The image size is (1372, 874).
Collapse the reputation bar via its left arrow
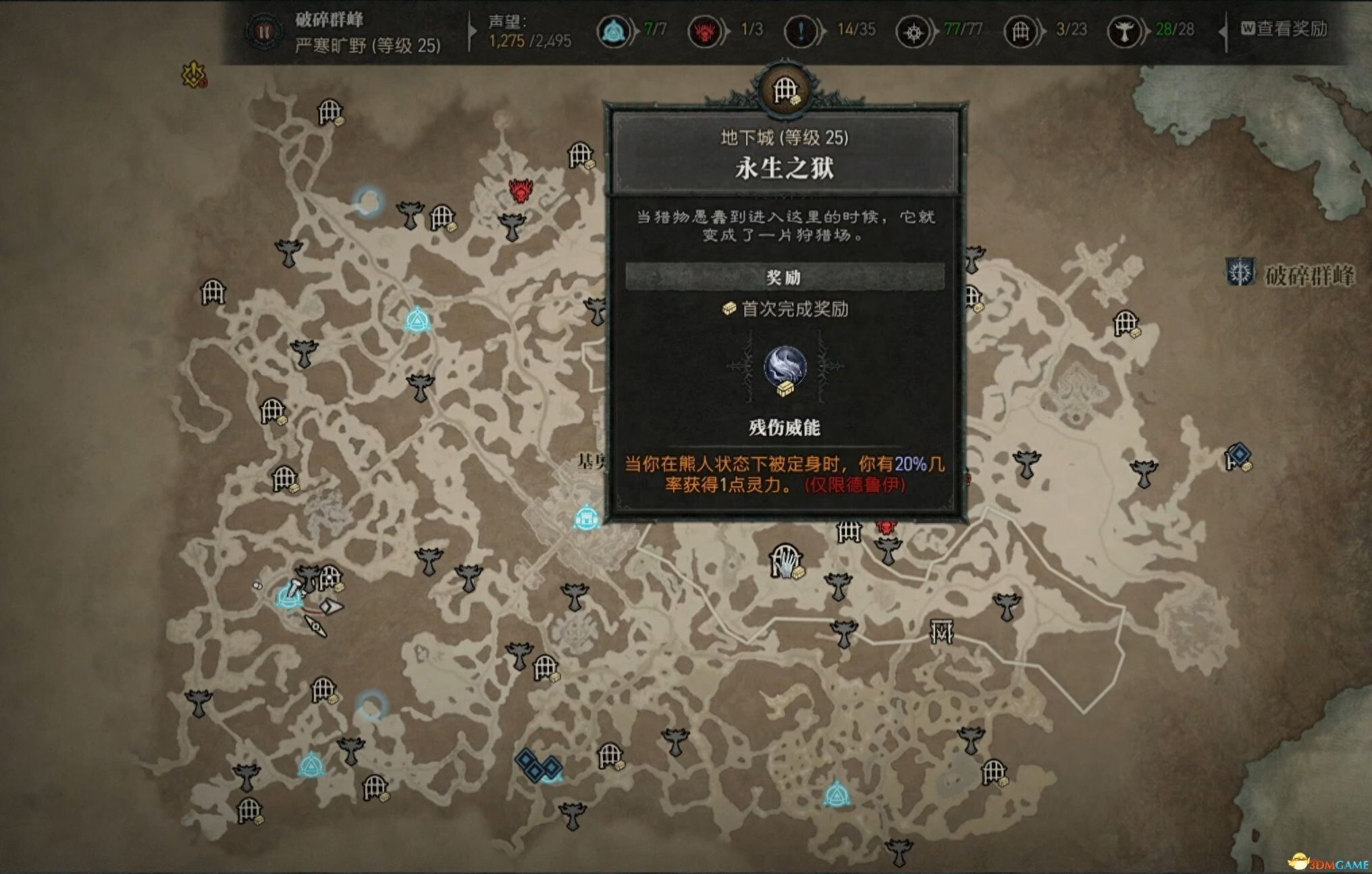pos(473,30)
